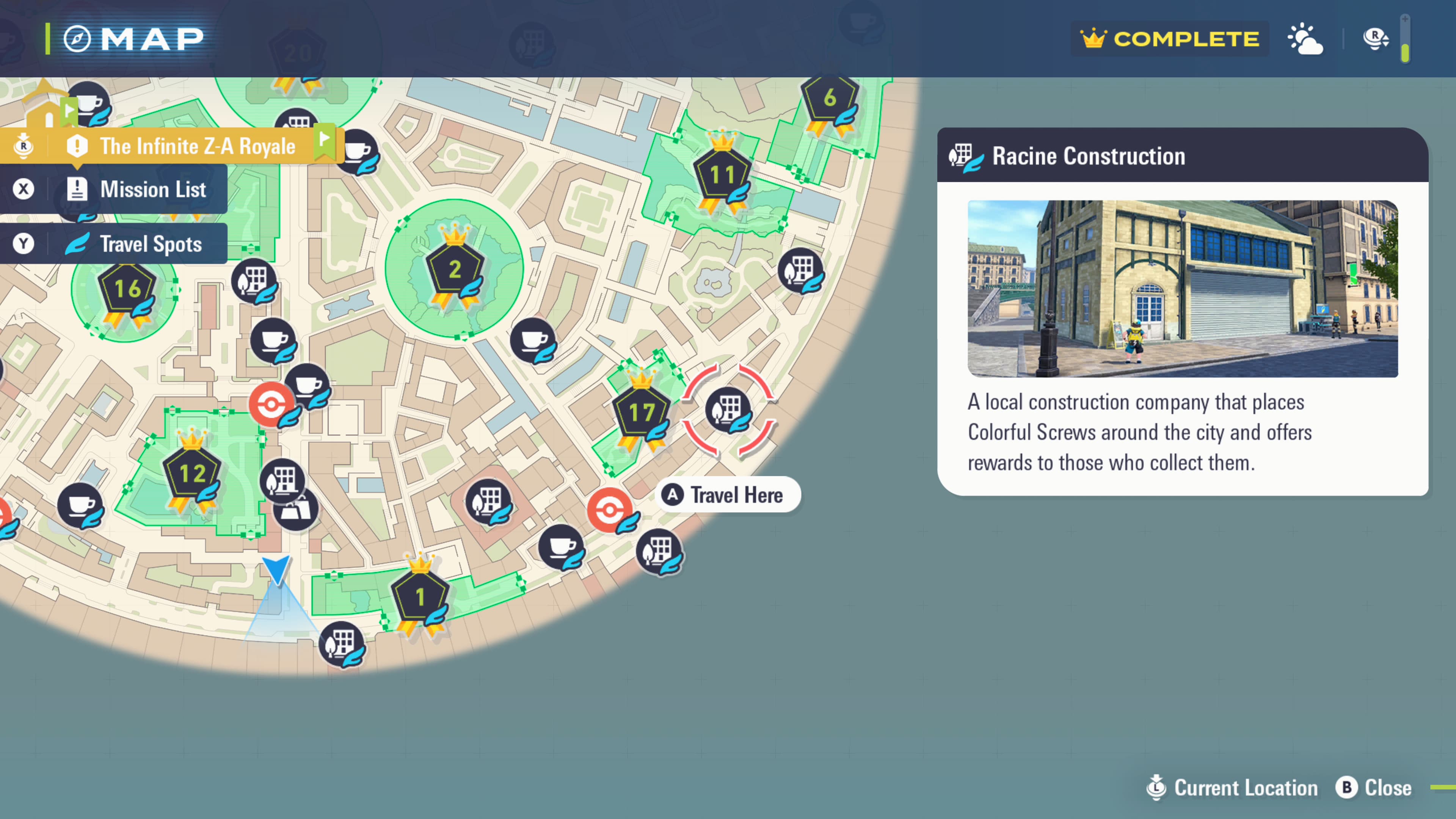Viewport: 1456px width, 819px height.
Task: Select Wild Zone 11 map marker
Action: [722, 175]
